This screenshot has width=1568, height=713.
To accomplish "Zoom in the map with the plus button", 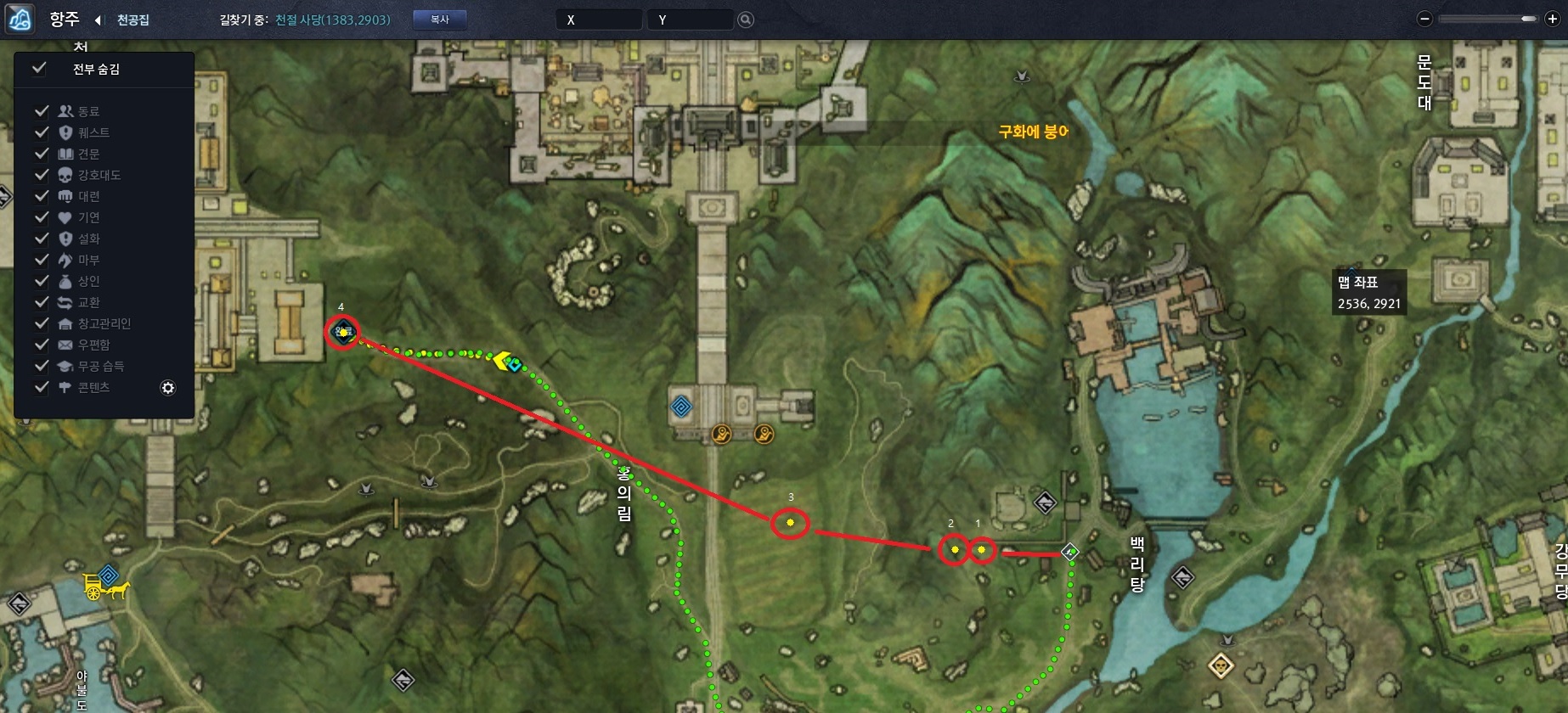I will 1551,19.
